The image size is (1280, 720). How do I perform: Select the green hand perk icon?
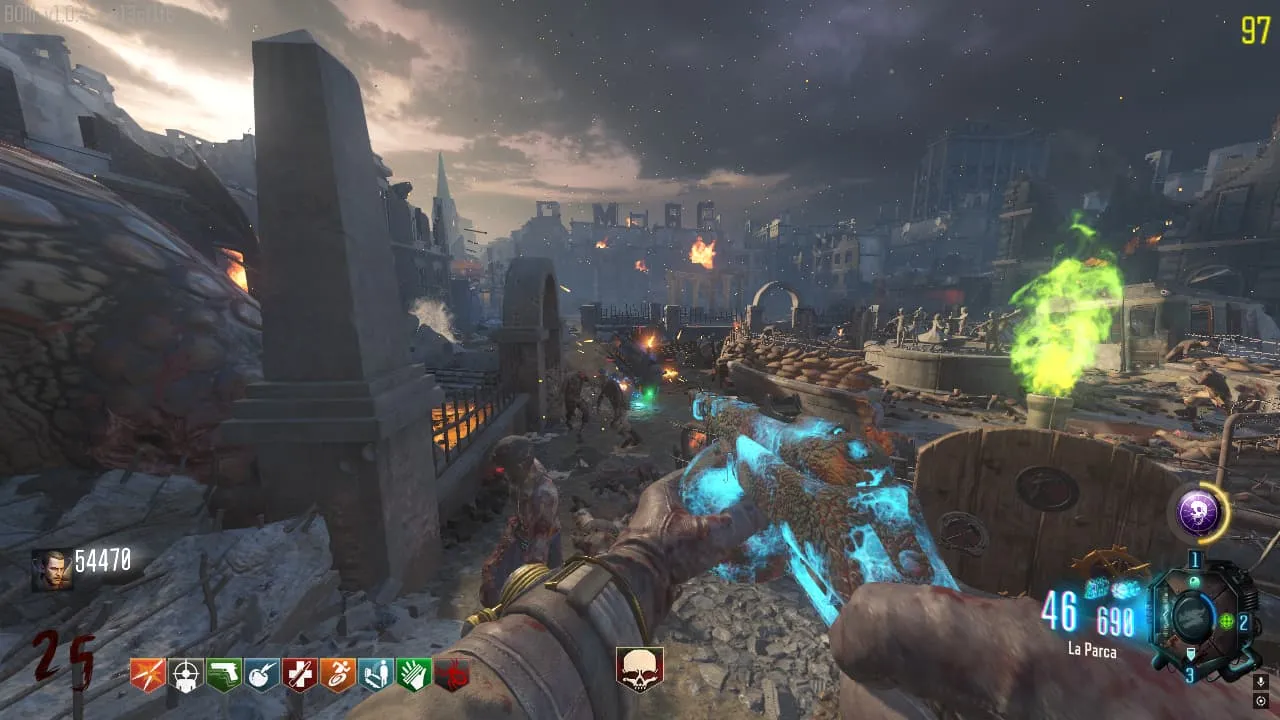(414, 675)
